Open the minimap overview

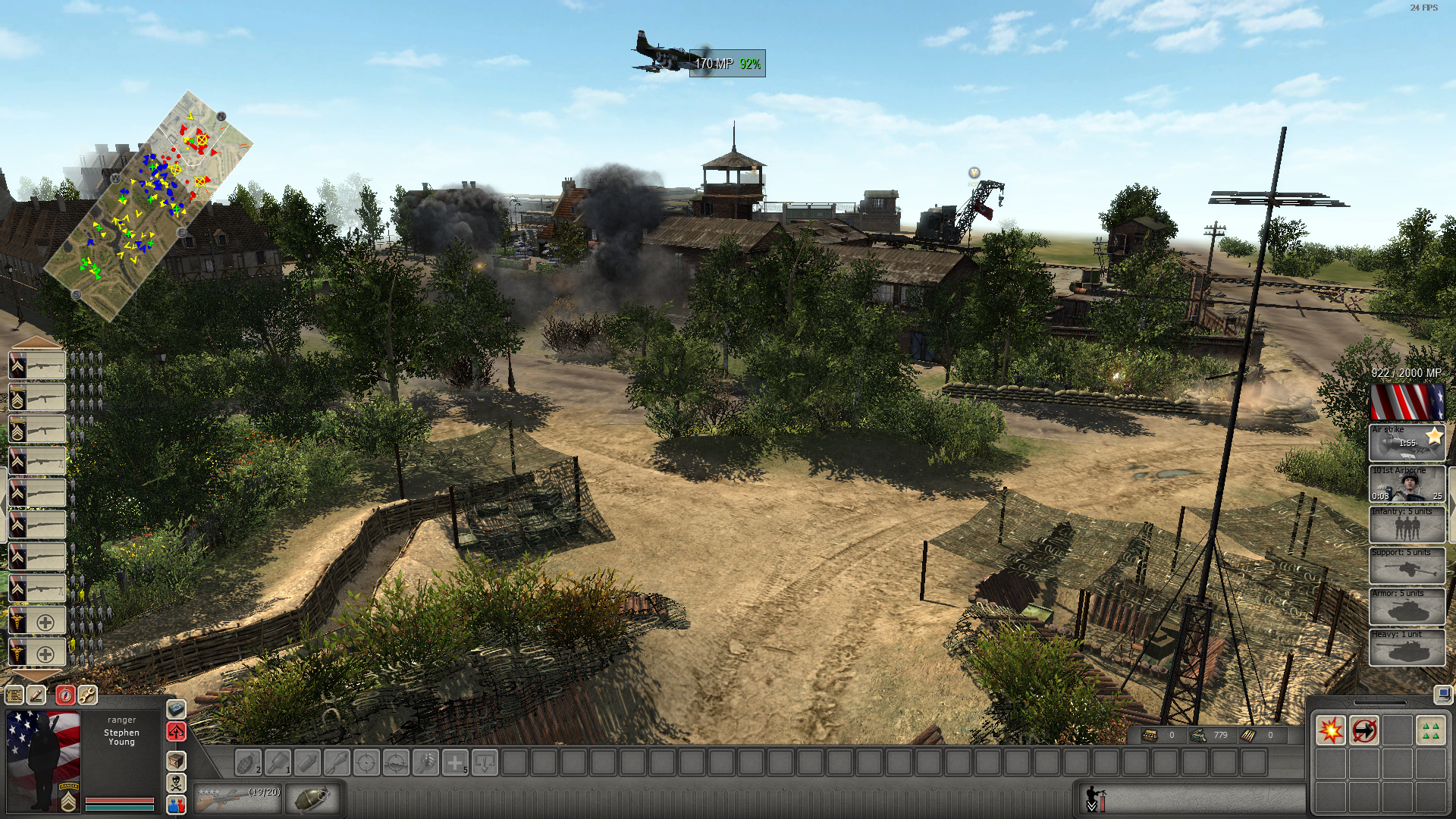[149, 206]
